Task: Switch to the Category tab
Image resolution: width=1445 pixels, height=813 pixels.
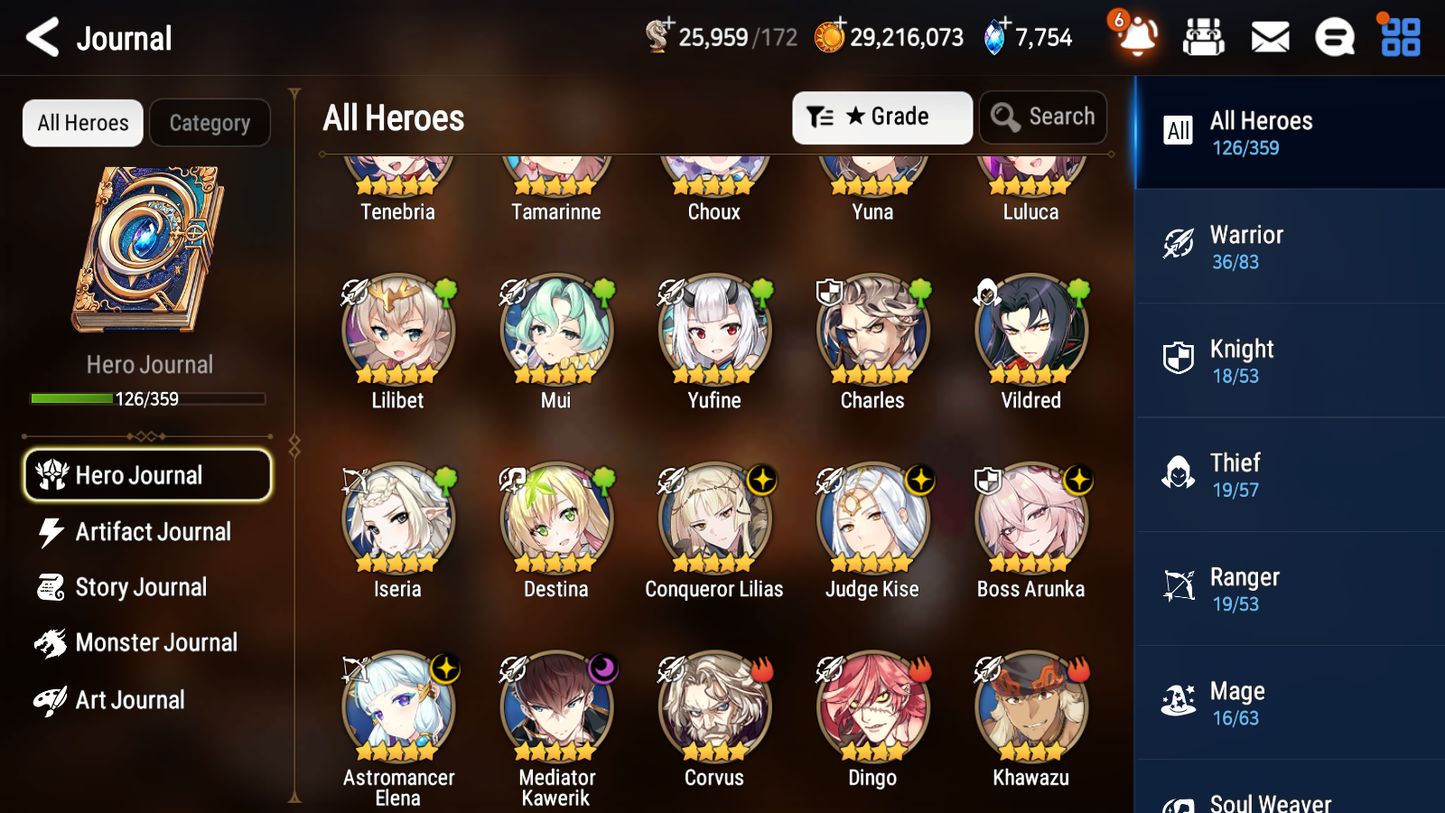Action: 209,122
